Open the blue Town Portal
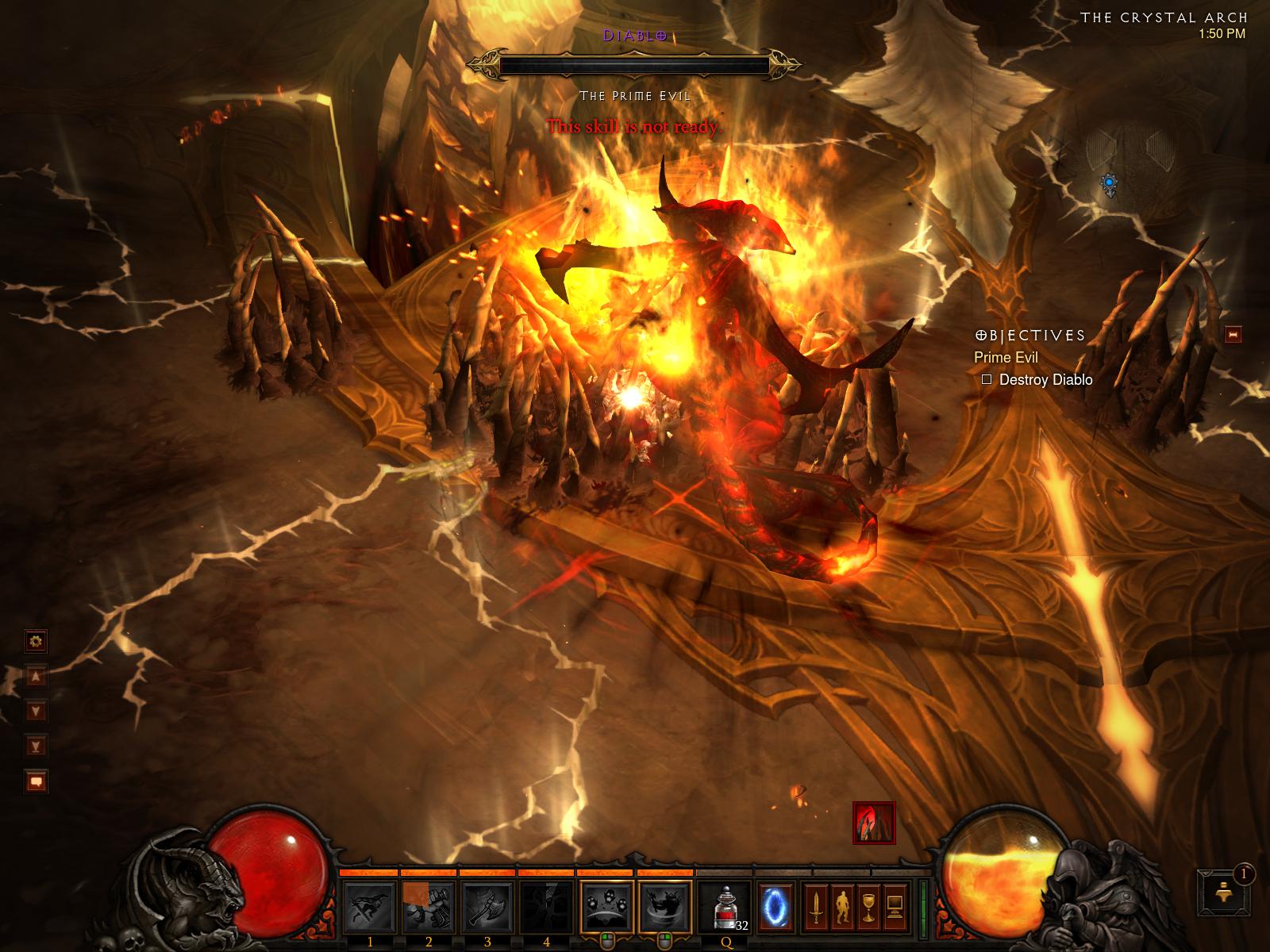The width and height of the screenshot is (1270, 952). 775,906
